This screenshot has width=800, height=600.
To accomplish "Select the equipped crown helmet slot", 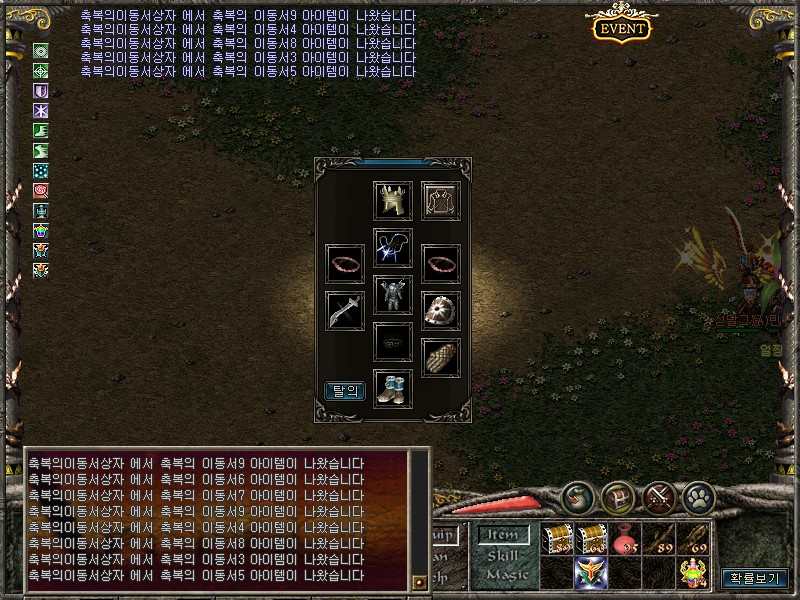I will pos(393,201).
